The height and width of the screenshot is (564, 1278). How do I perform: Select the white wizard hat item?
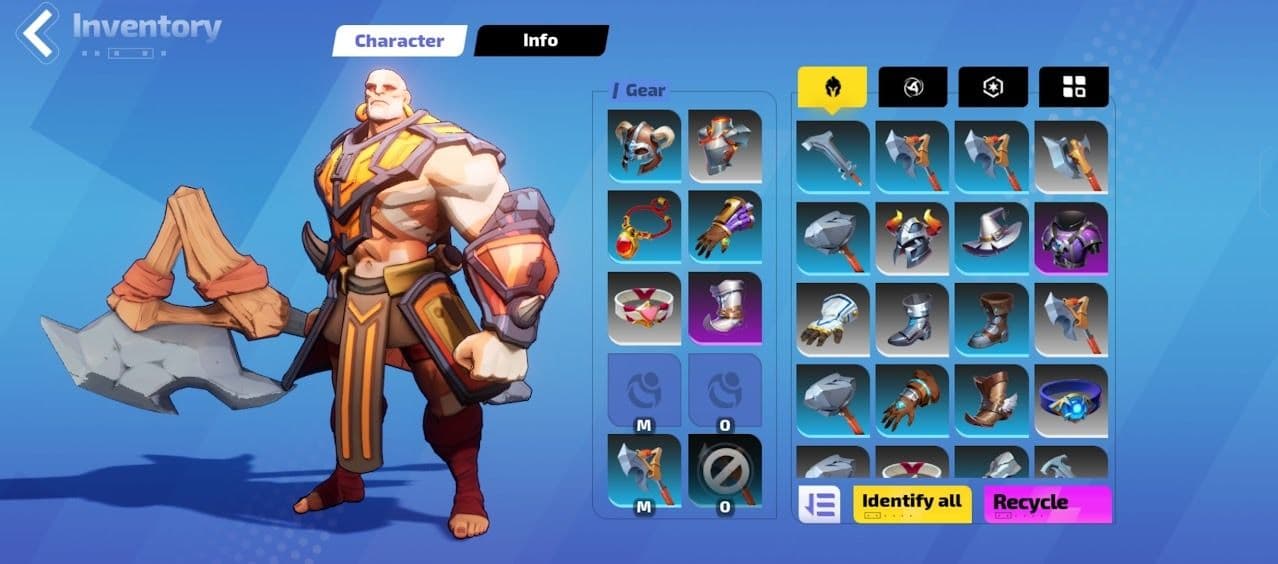point(991,238)
